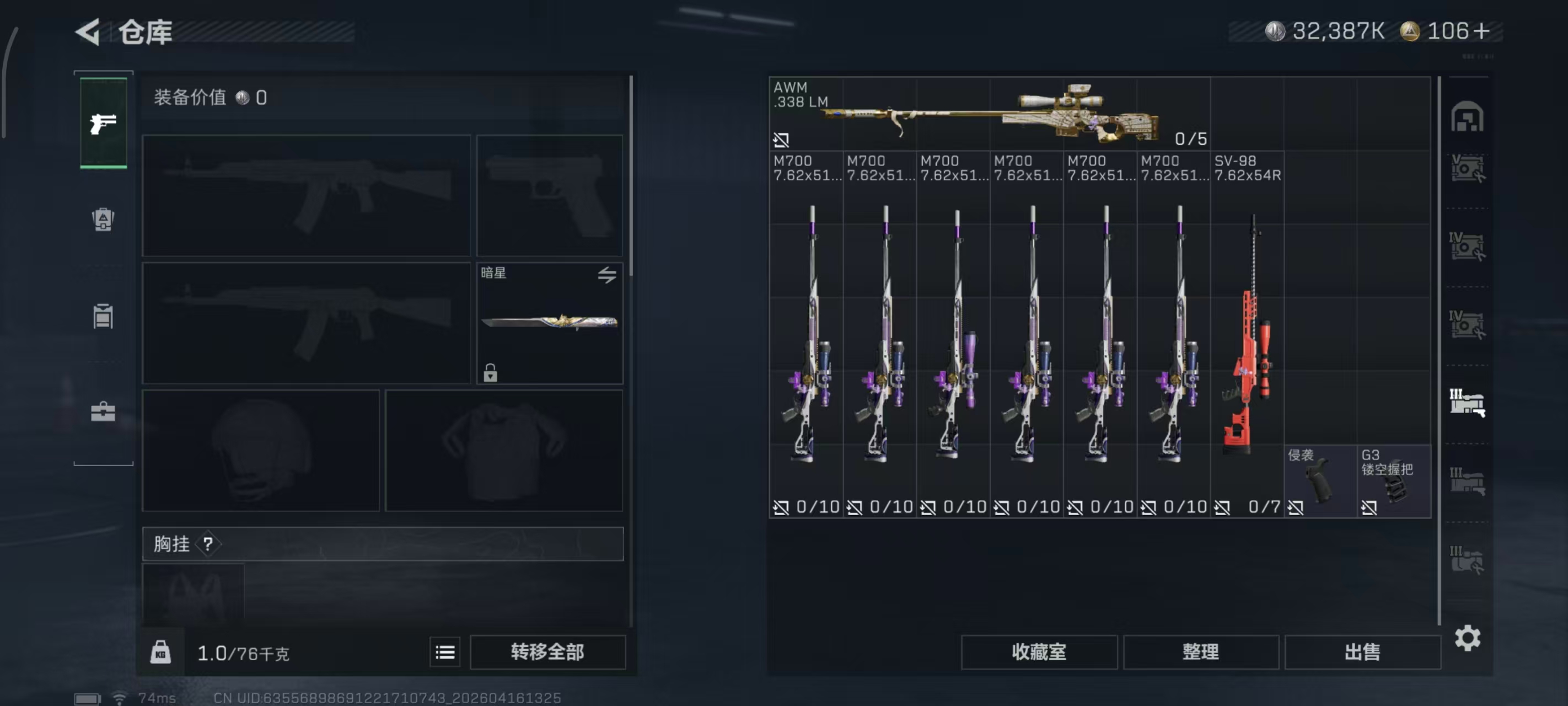Select the 暗星 knife slot

pyautogui.click(x=549, y=323)
